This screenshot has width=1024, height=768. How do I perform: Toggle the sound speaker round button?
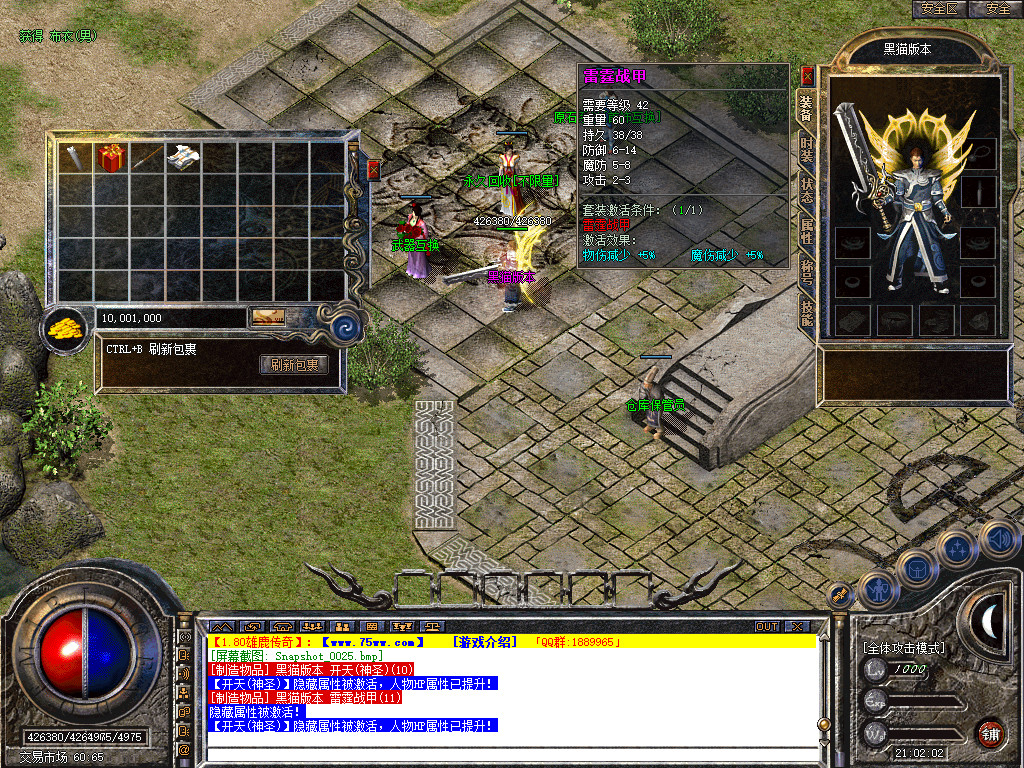pos(998,539)
